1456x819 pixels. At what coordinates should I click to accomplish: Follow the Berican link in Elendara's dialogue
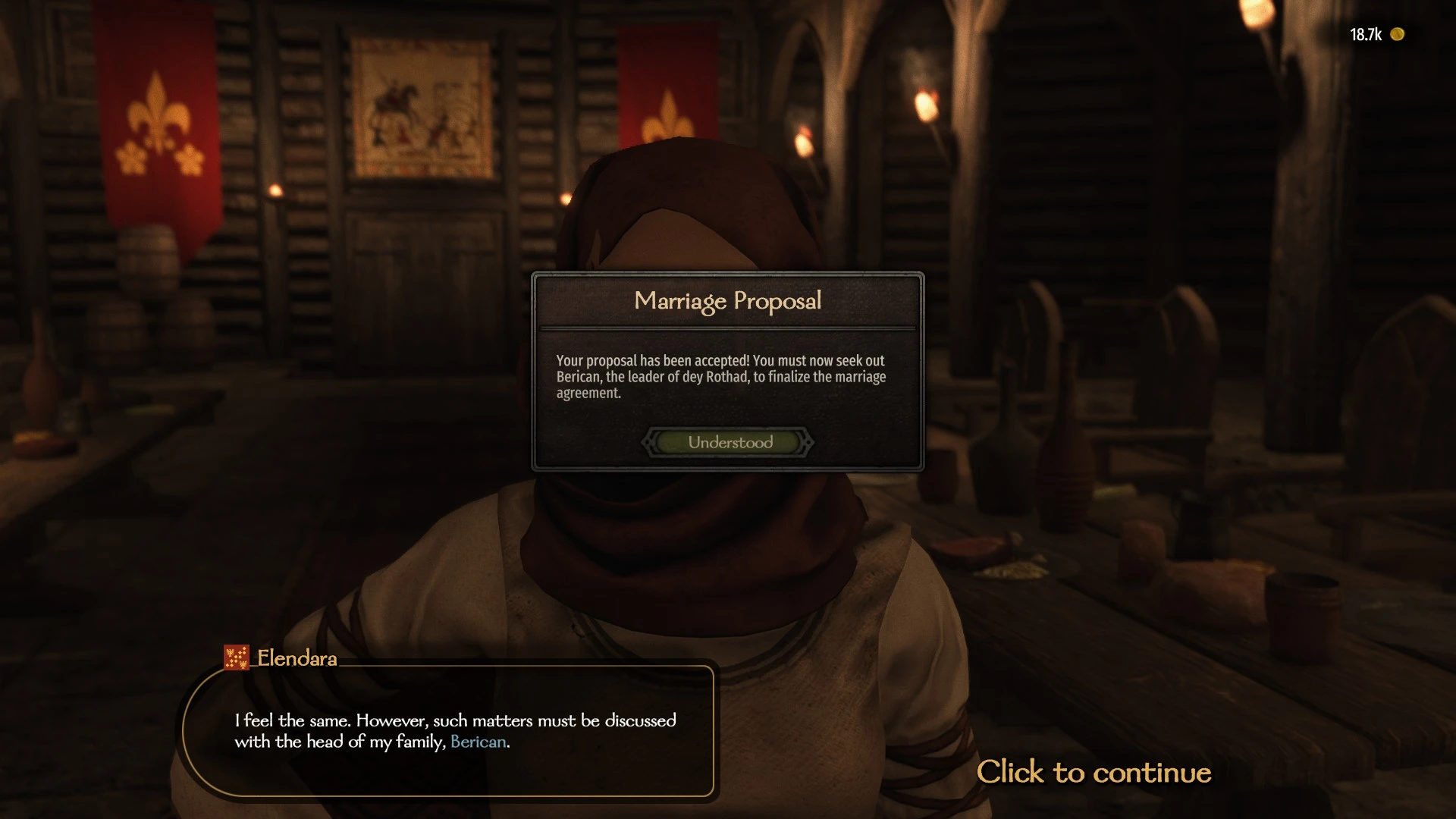click(478, 742)
